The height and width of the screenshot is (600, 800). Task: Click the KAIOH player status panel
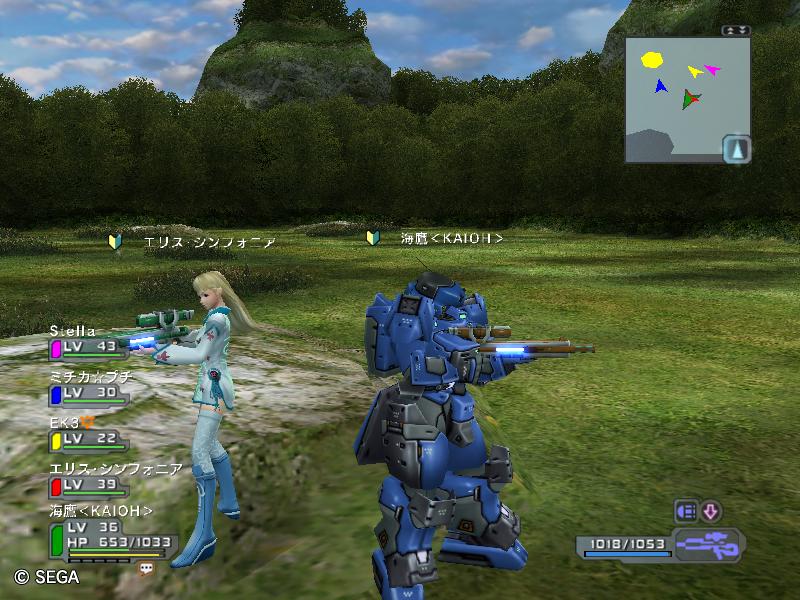[x=110, y=535]
